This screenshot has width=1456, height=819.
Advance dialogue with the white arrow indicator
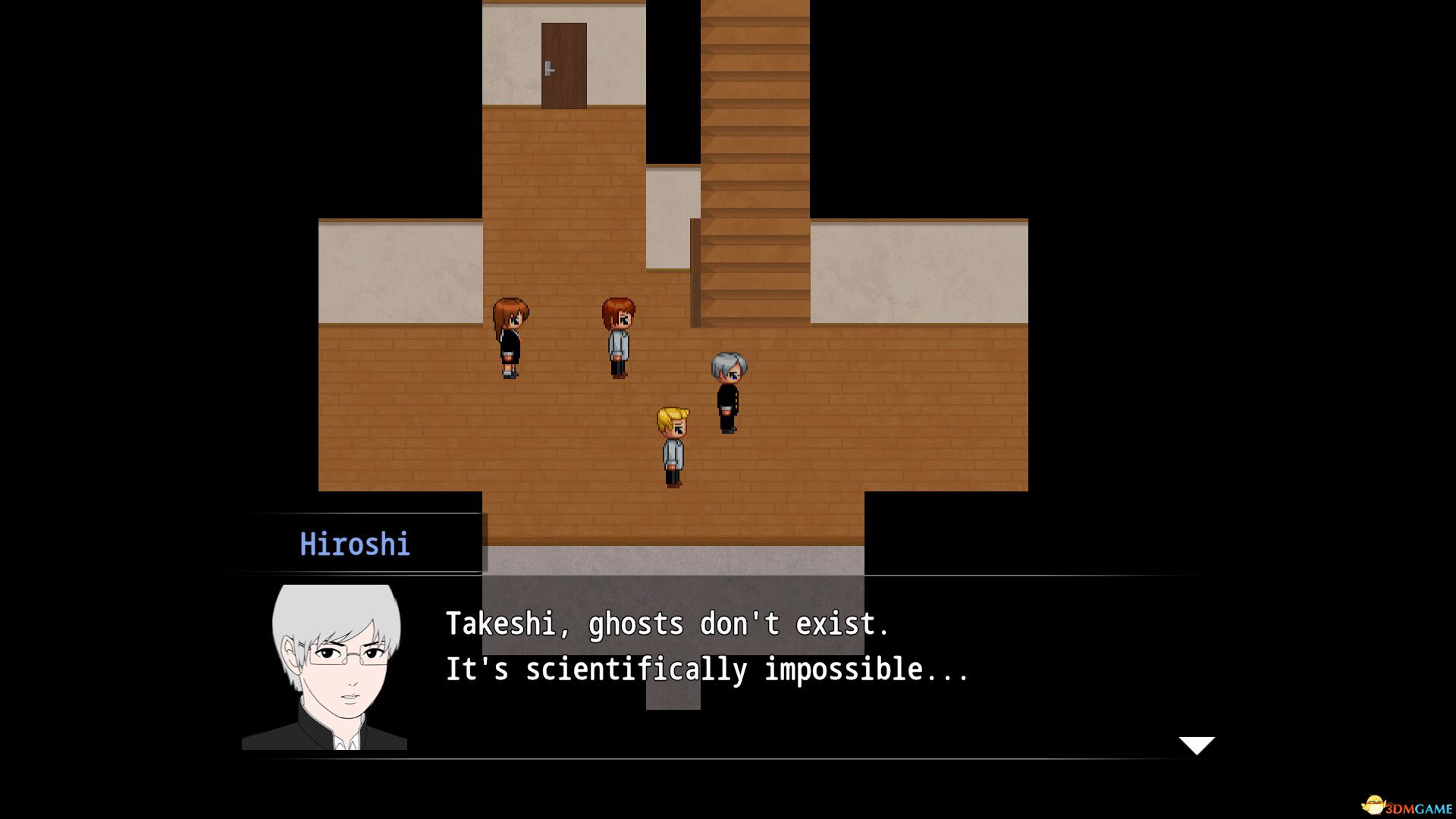click(1196, 745)
